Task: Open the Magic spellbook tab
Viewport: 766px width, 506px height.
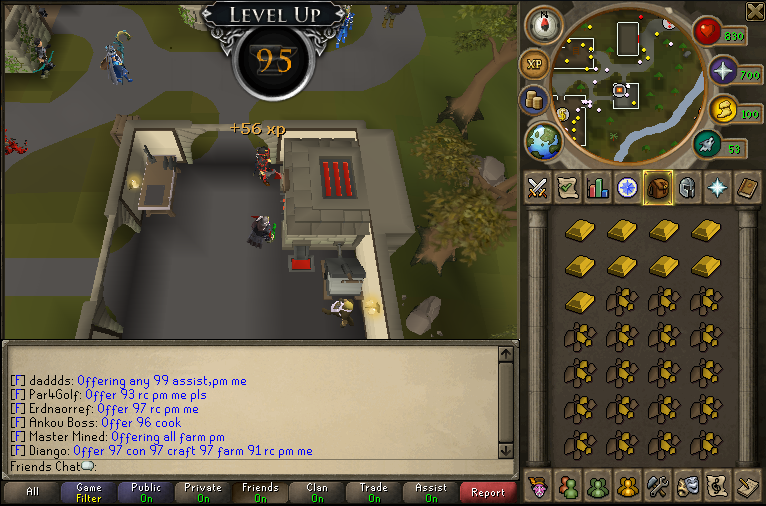Action: coord(747,188)
